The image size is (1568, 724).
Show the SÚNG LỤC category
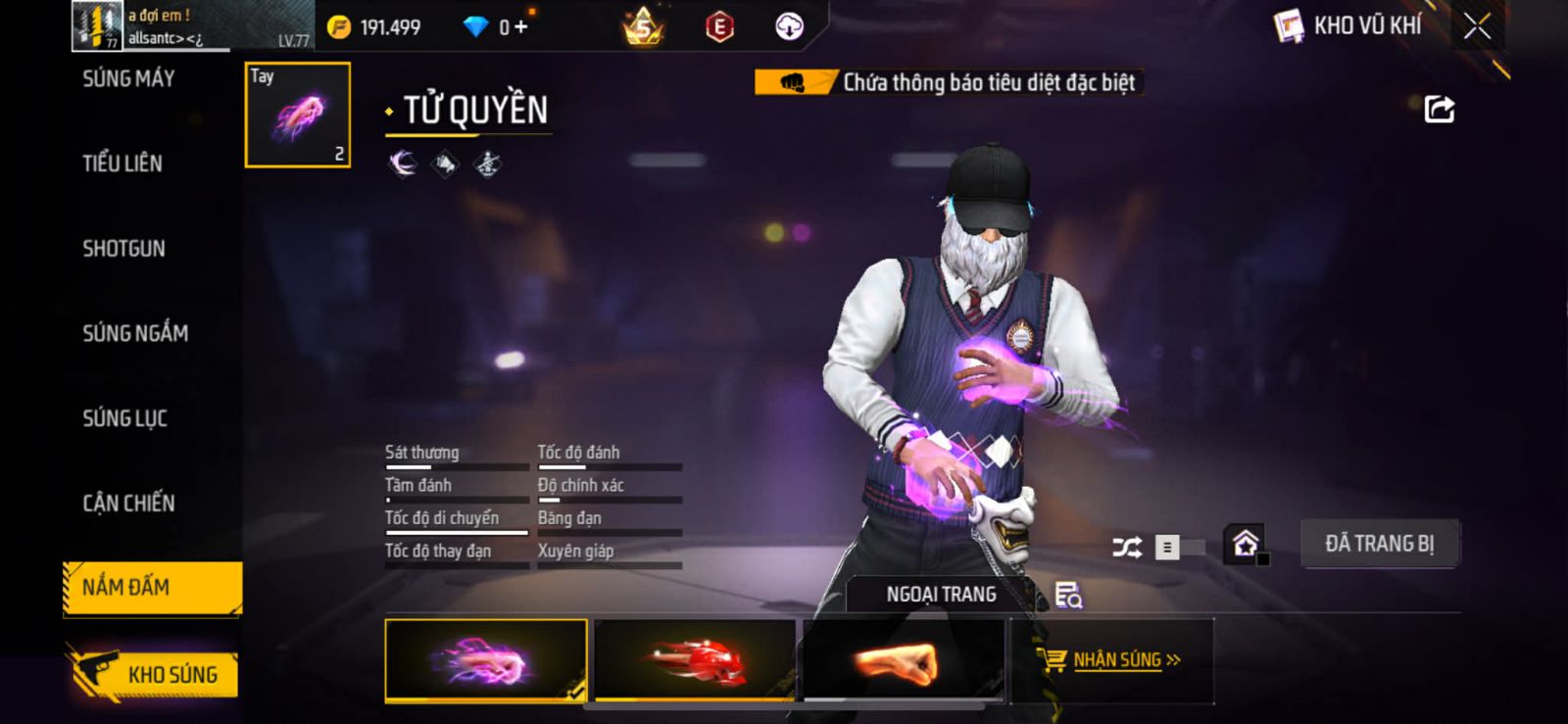click(125, 418)
